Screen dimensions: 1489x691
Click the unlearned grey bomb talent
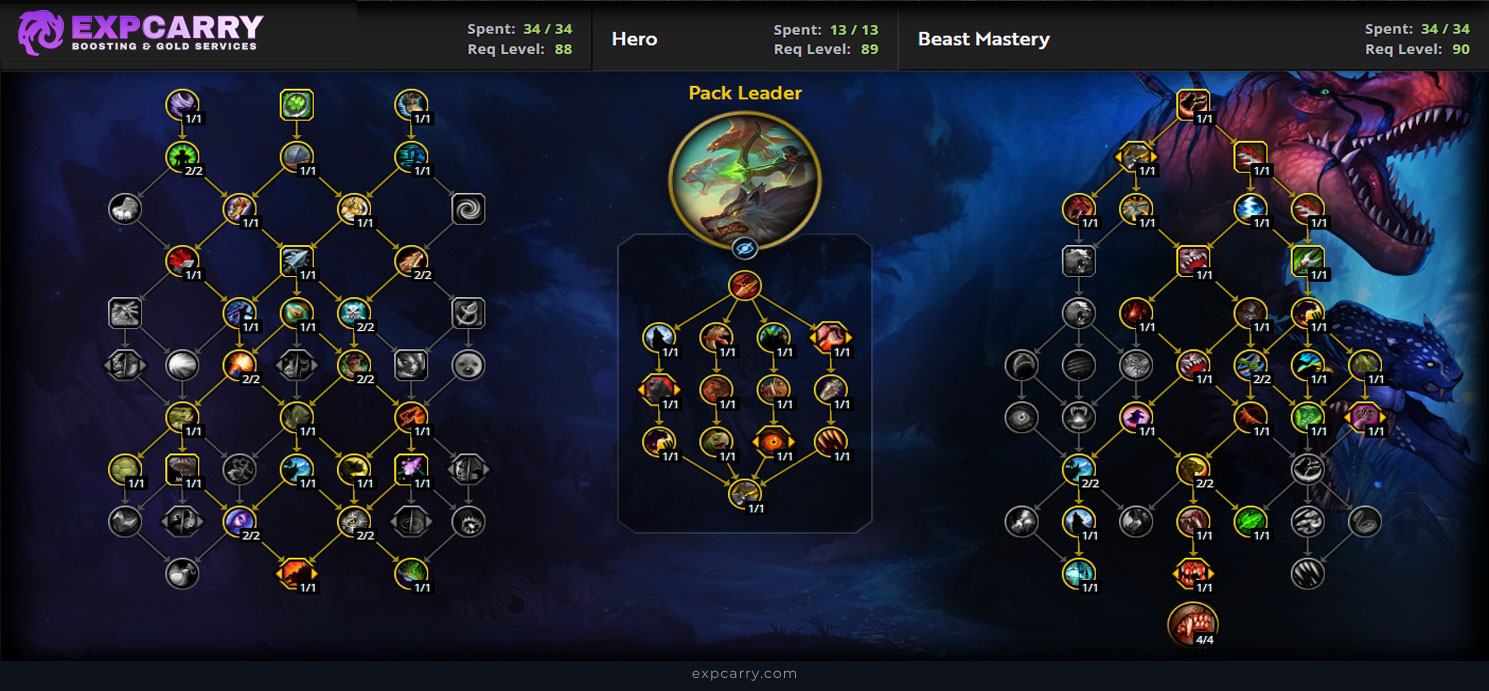[x=182, y=572]
